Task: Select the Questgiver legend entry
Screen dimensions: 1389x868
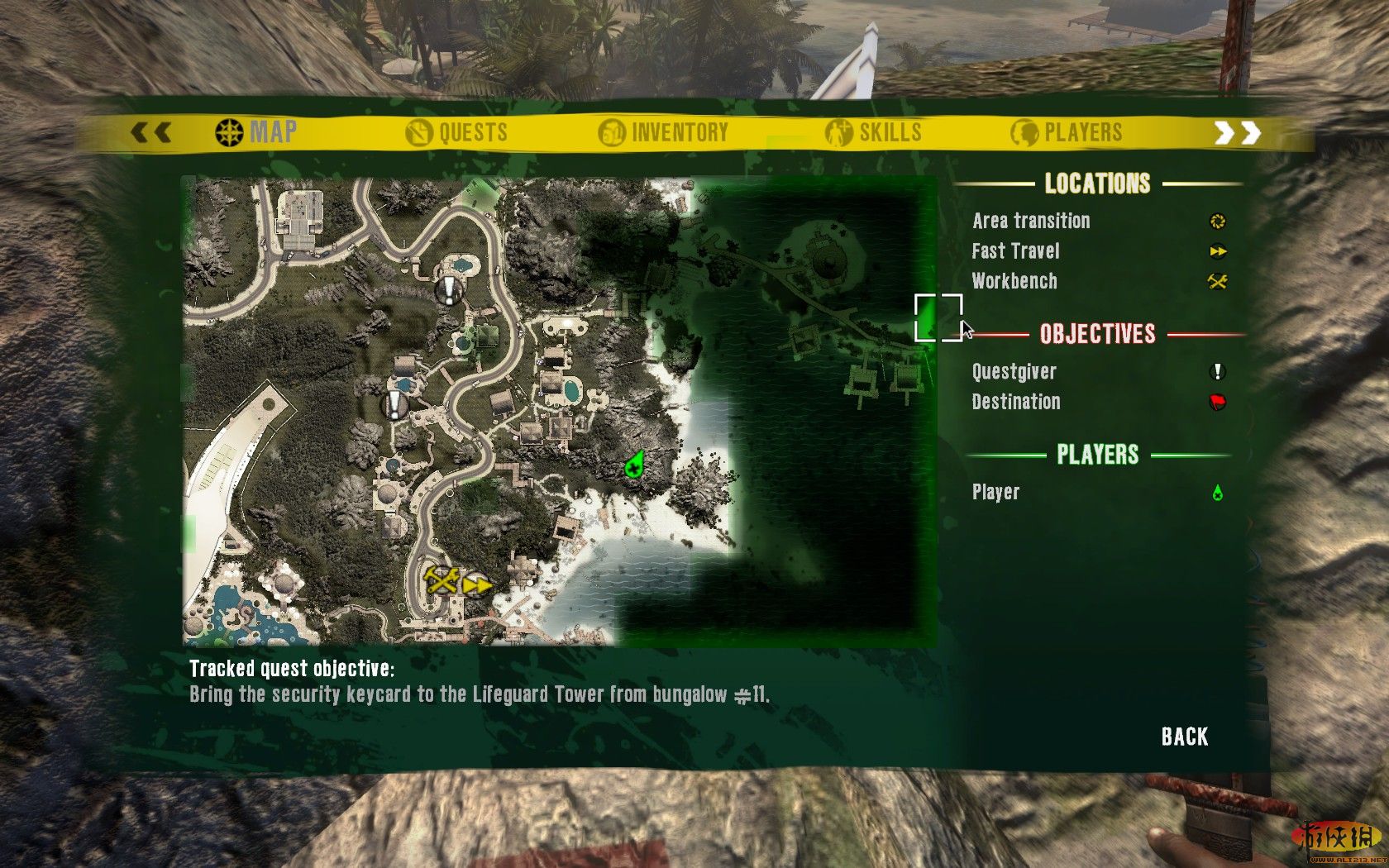Action: click(1014, 372)
